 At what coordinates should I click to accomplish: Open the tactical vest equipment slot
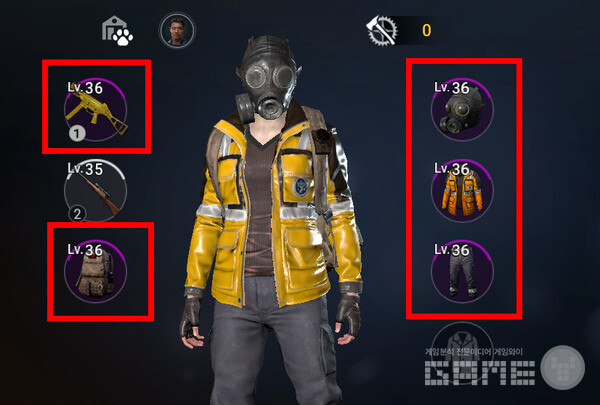(x=96, y=271)
